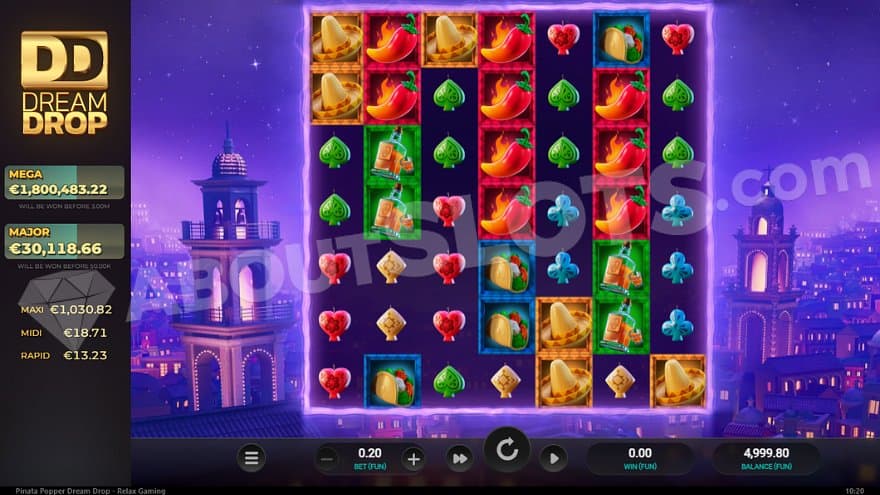Screen dimensions: 880x495
Task: Spin the reels with the circular arrow button
Action: (507, 451)
